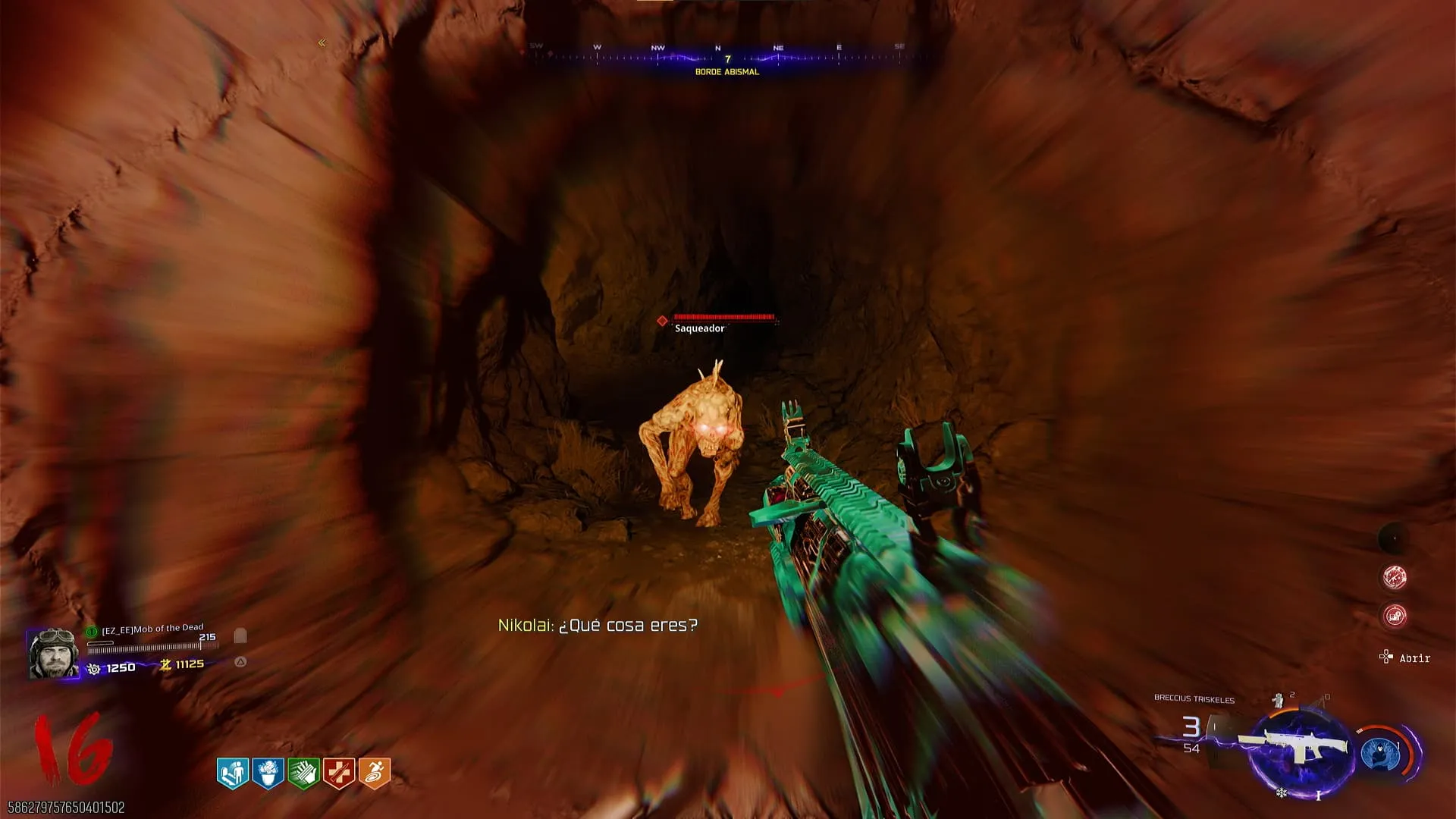
Task: Select the light-blue revive perk icon
Action: [233, 773]
